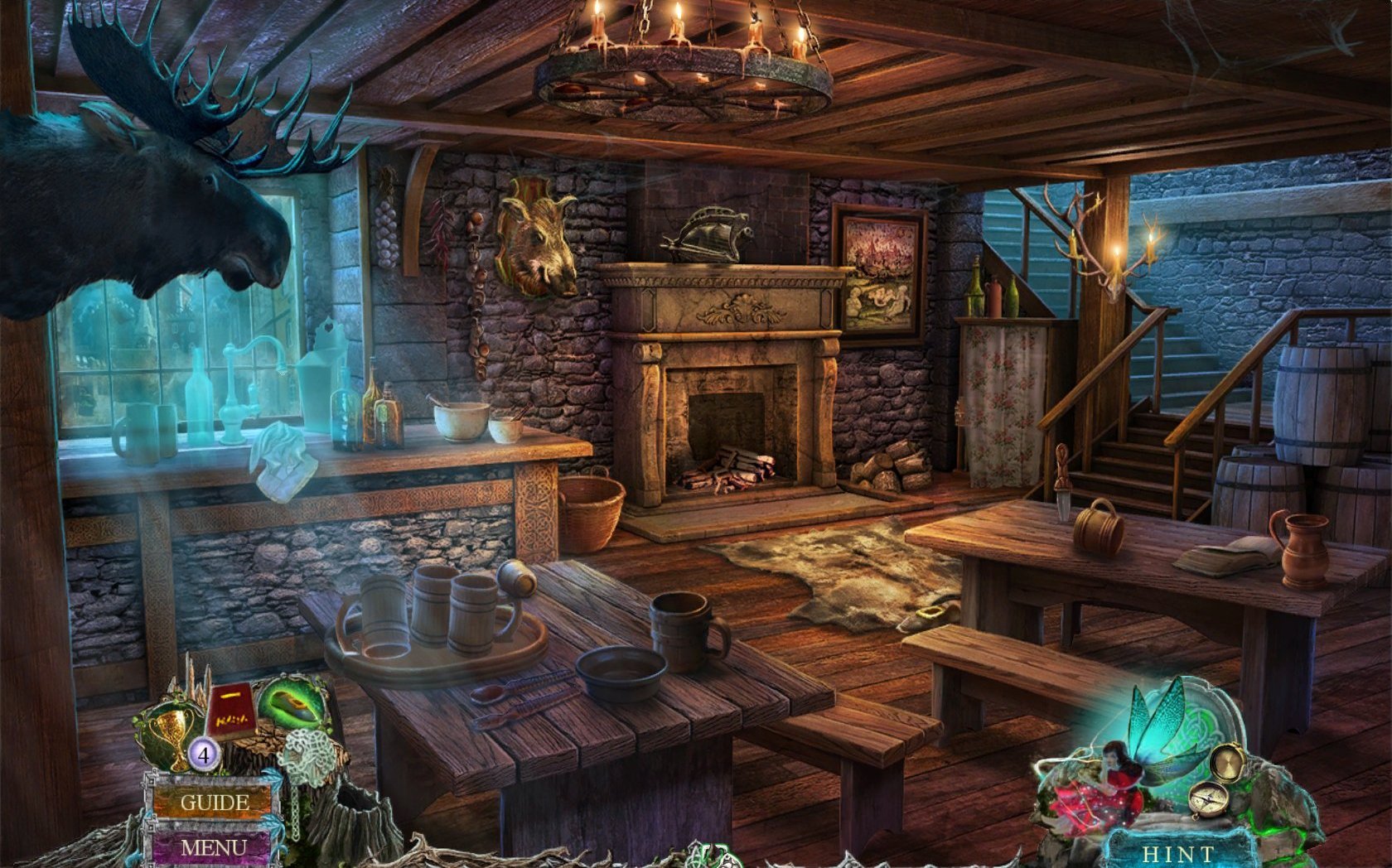
Task: Select the glowing green amulet icon
Action: pos(292,704)
